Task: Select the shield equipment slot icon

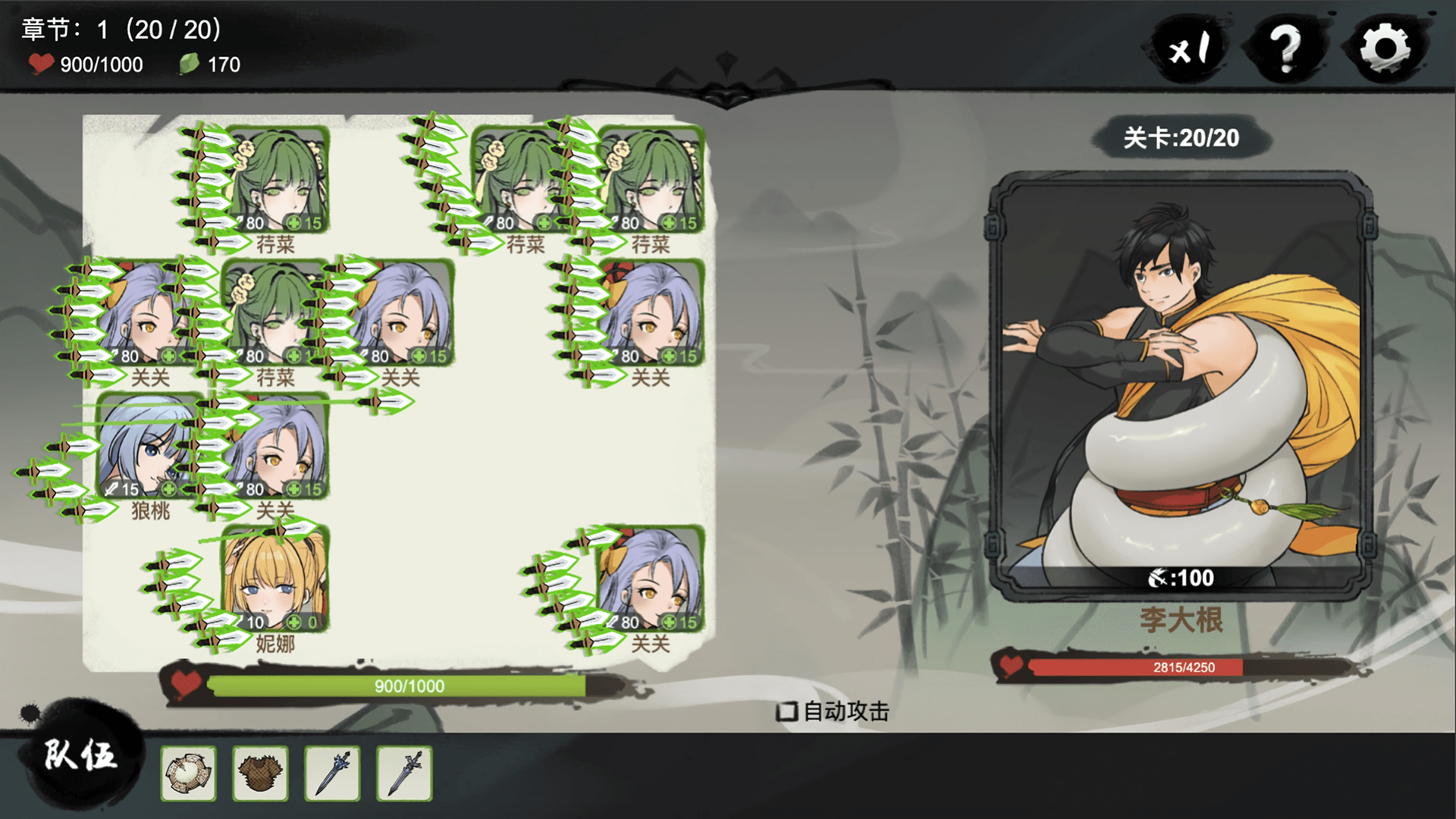Action: (x=189, y=772)
